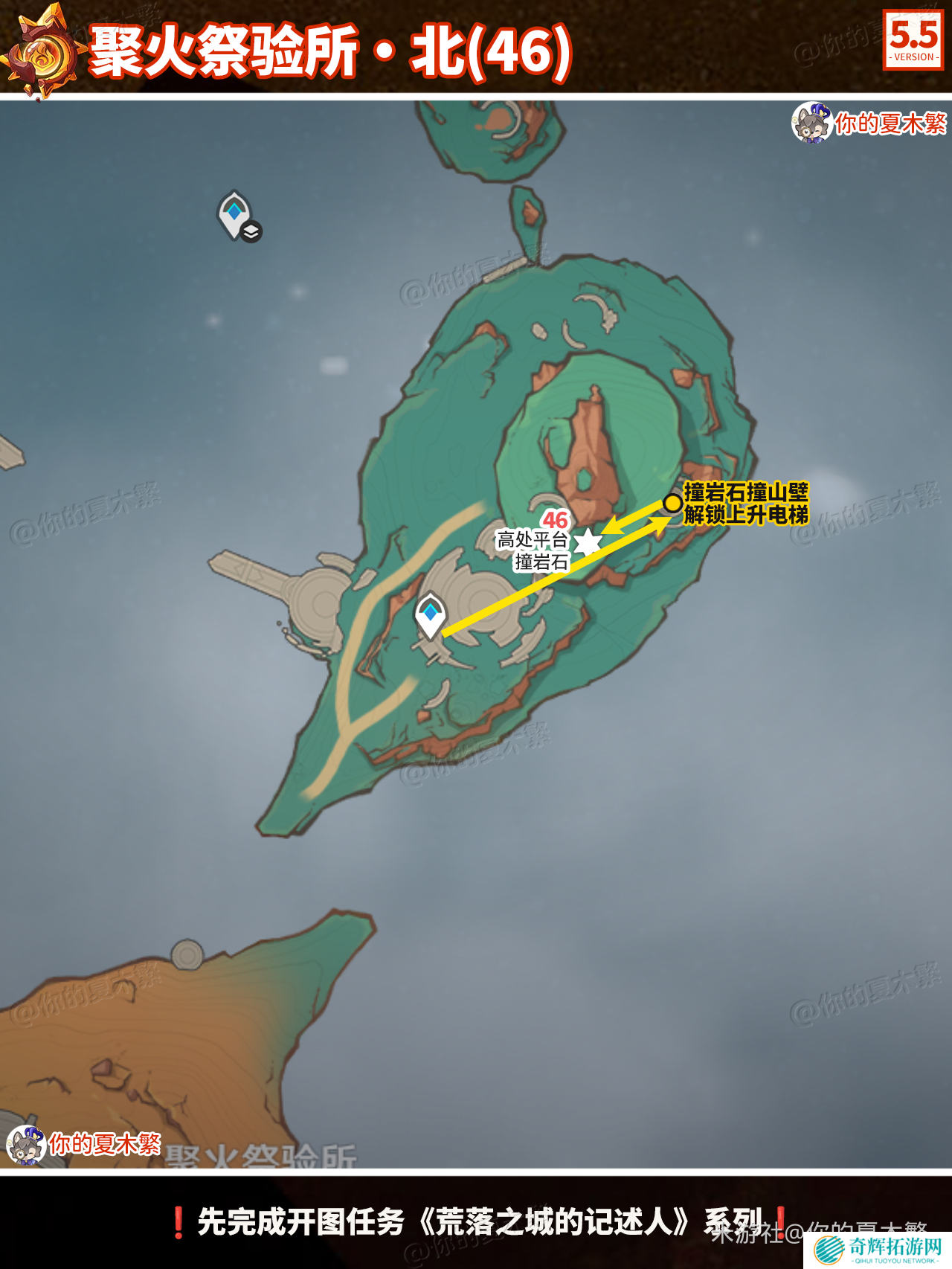
Task: Select the teleport waypoint on the island
Action: pos(430,614)
